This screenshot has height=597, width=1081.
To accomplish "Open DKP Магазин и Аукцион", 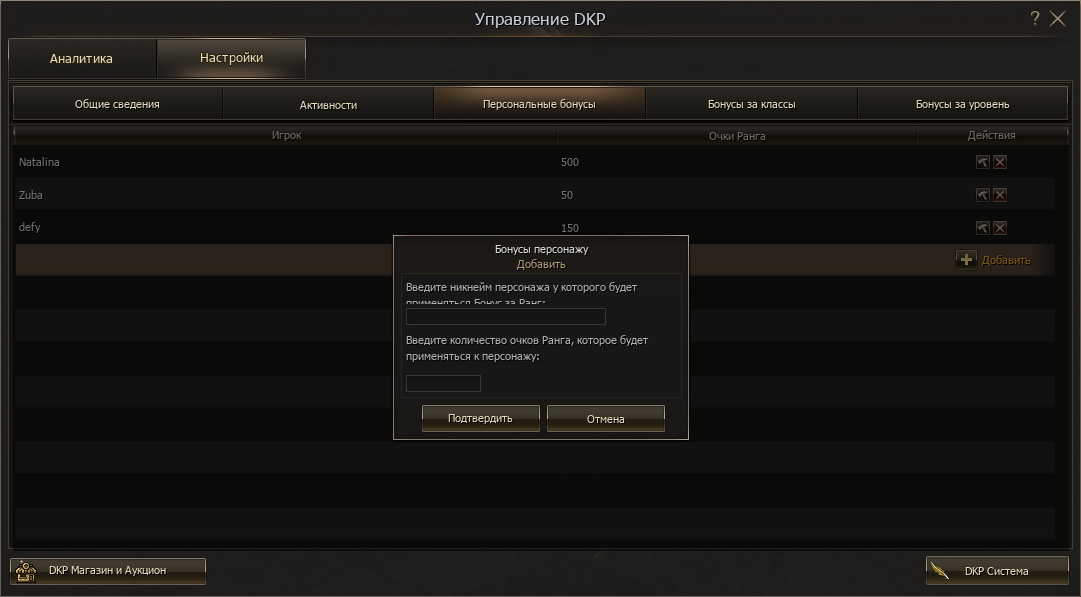I will [107, 571].
